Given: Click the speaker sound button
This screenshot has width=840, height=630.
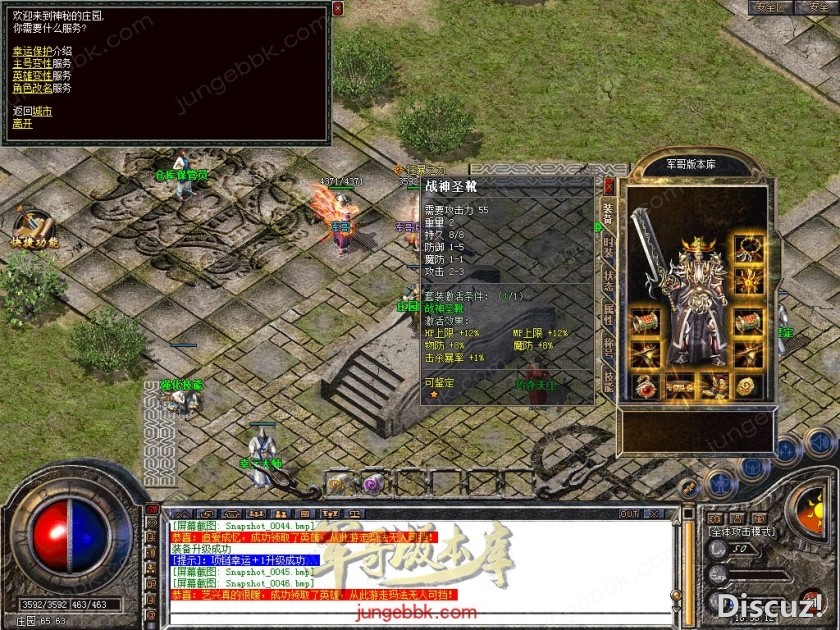Looking at the screenshot, I should click(820, 441).
